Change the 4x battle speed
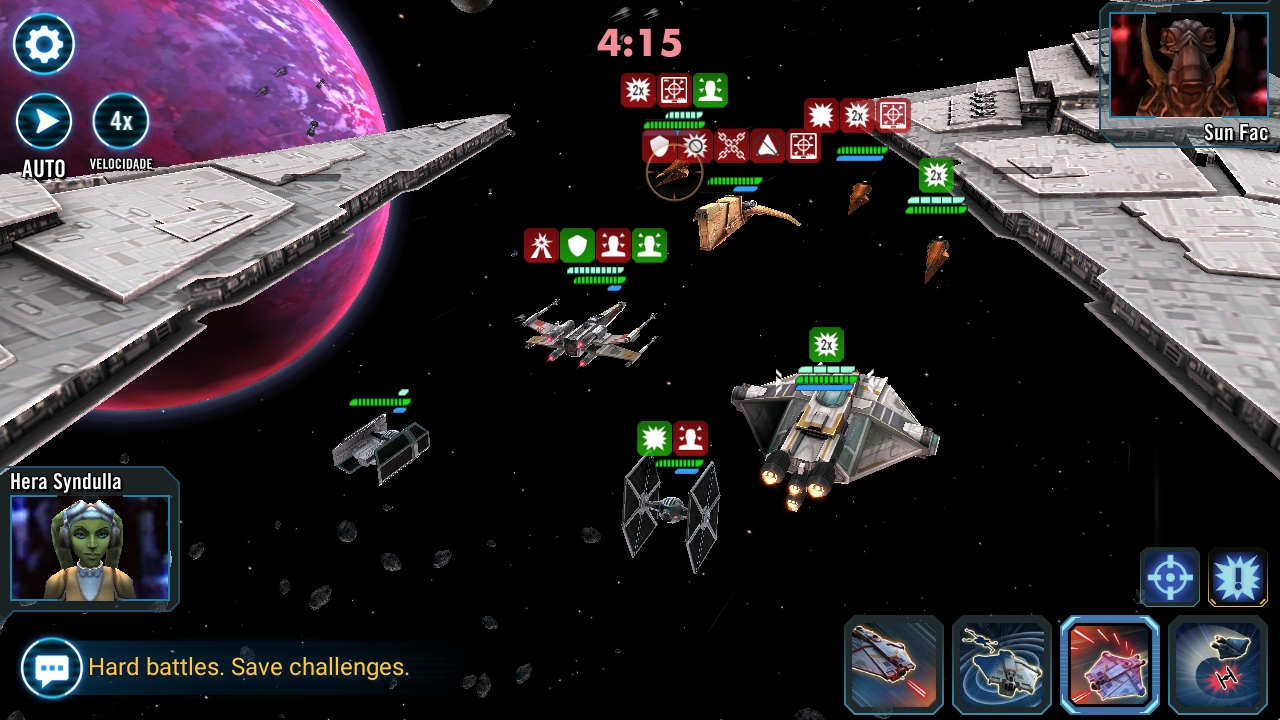The height and width of the screenshot is (720, 1280). [x=121, y=122]
